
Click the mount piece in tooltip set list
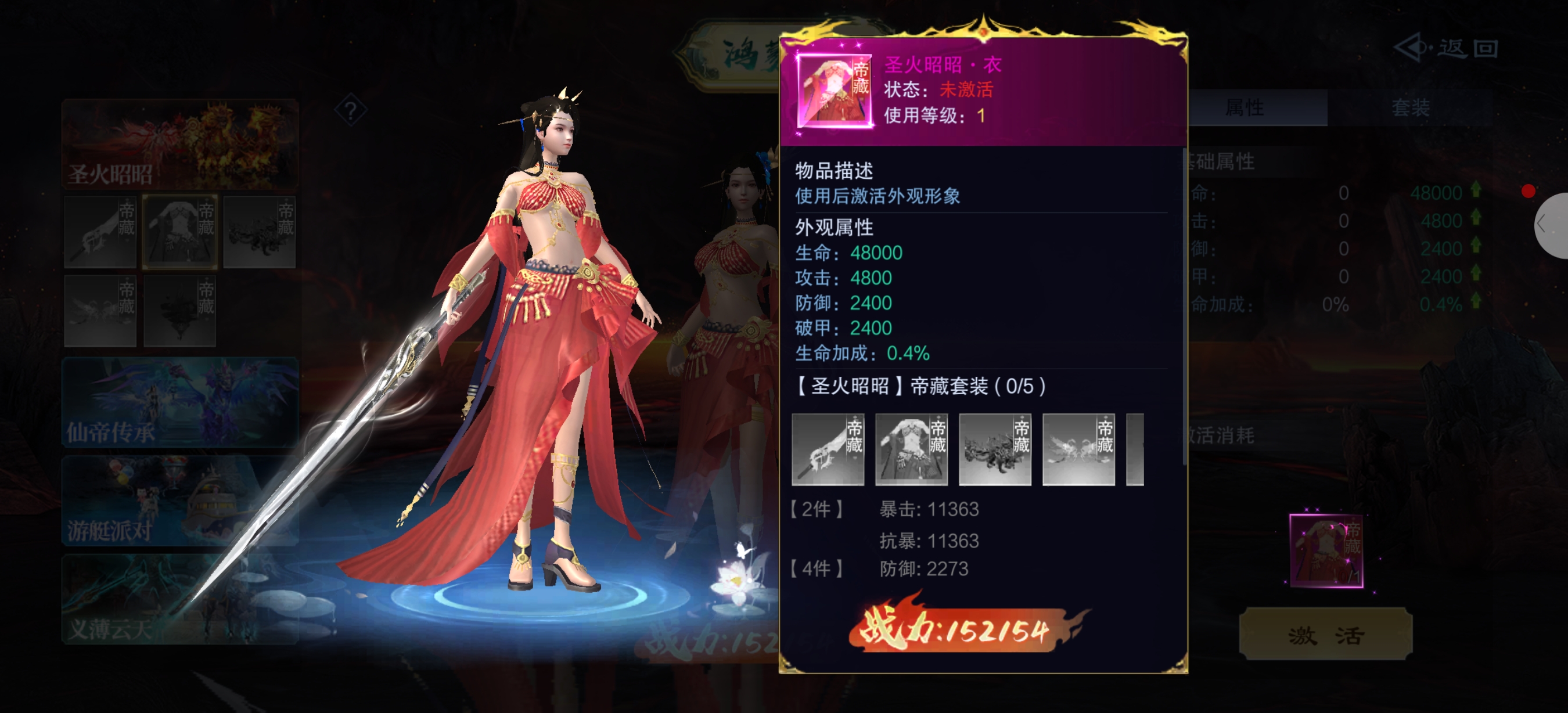tap(995, 449)
